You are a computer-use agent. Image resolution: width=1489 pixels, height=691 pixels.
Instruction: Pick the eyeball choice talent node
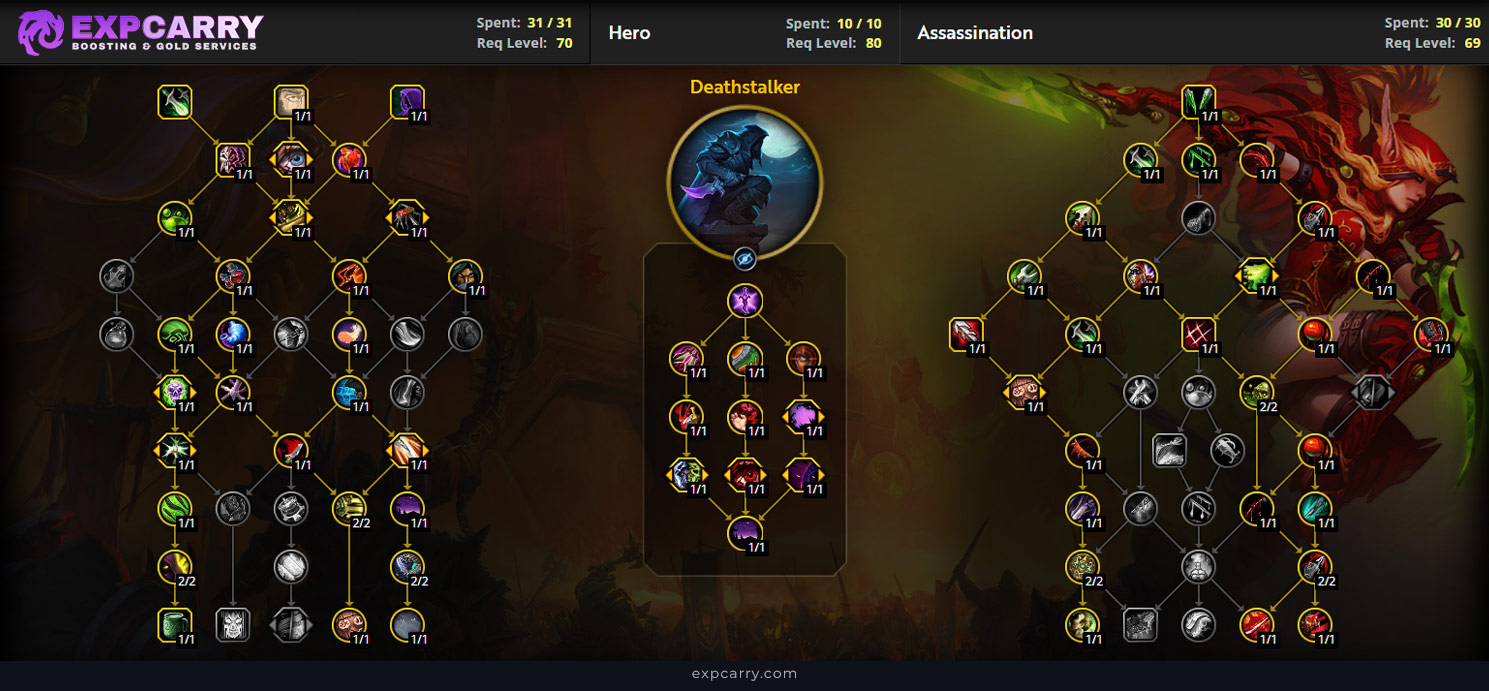point(291,158)
